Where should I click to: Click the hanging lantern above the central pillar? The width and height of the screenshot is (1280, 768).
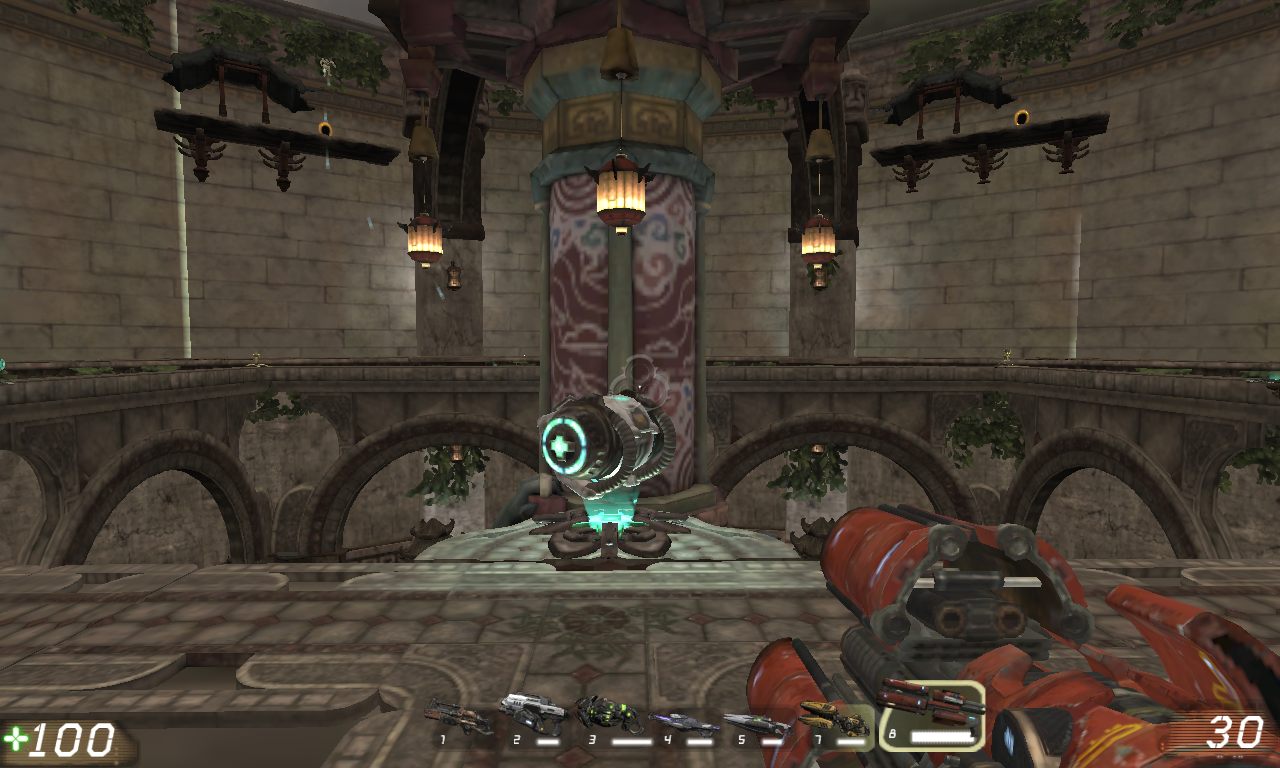coord(620,190)
